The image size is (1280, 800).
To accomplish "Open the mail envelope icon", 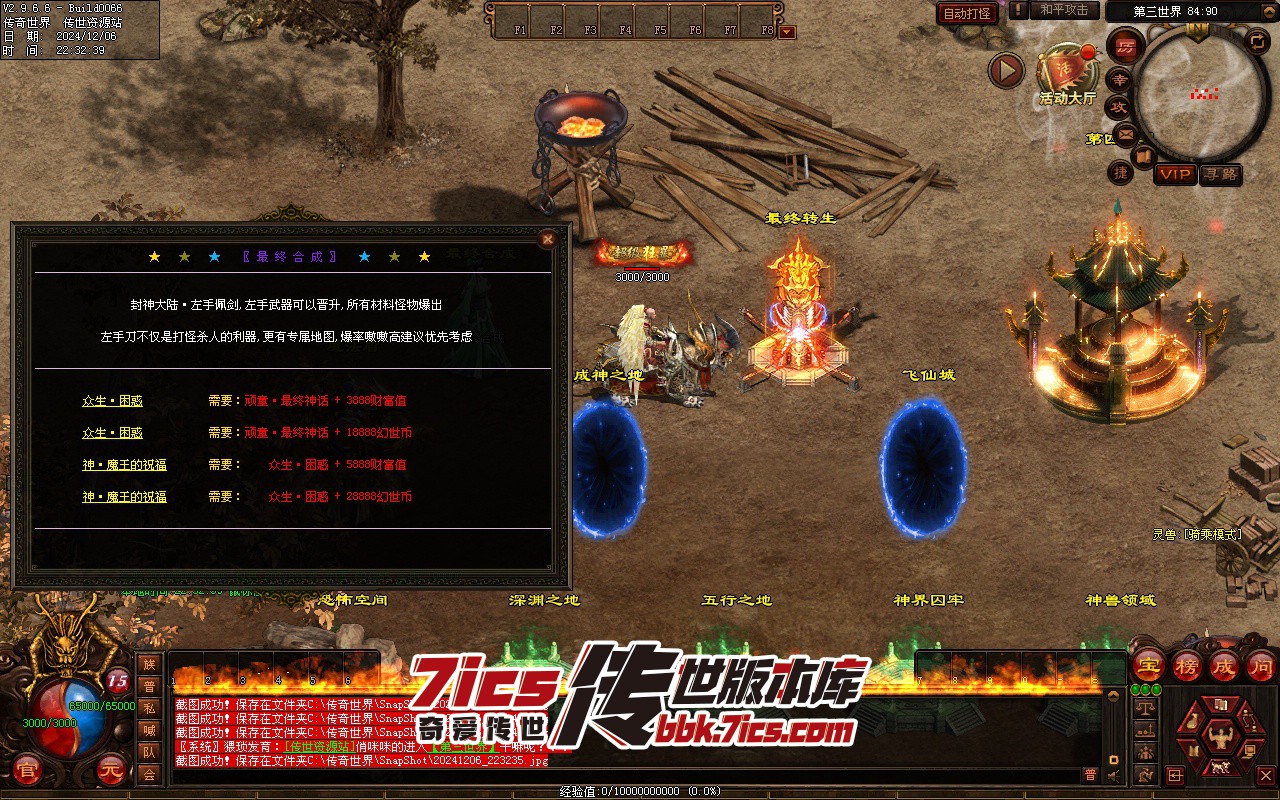I will [1126, 133].
